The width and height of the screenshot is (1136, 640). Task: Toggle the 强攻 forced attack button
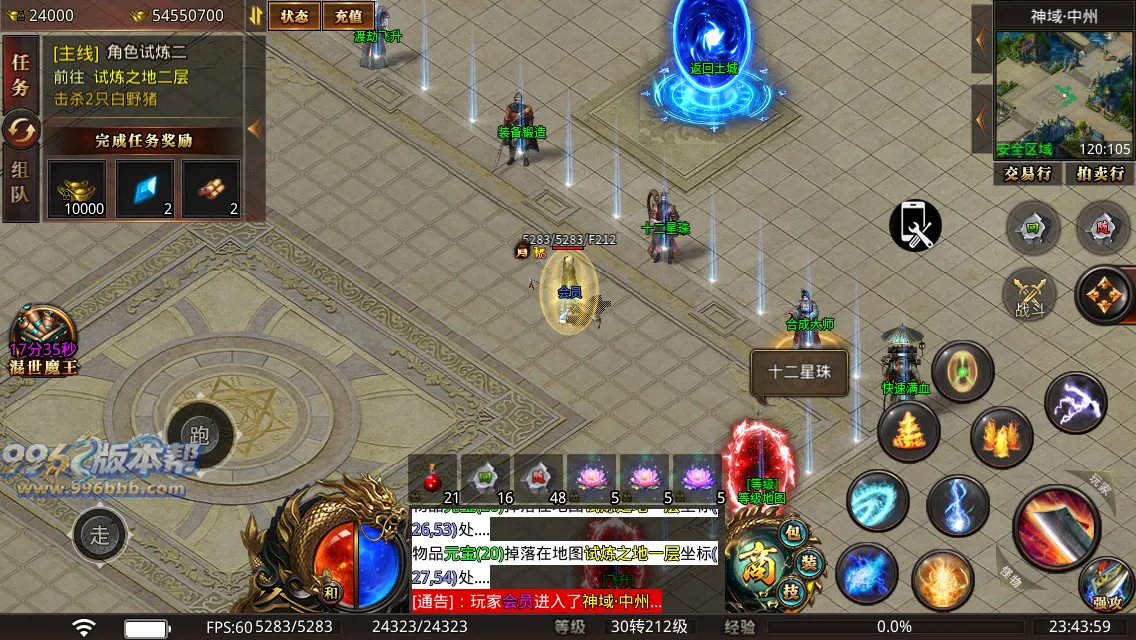pyautogui.click(x=1106, y=583)
